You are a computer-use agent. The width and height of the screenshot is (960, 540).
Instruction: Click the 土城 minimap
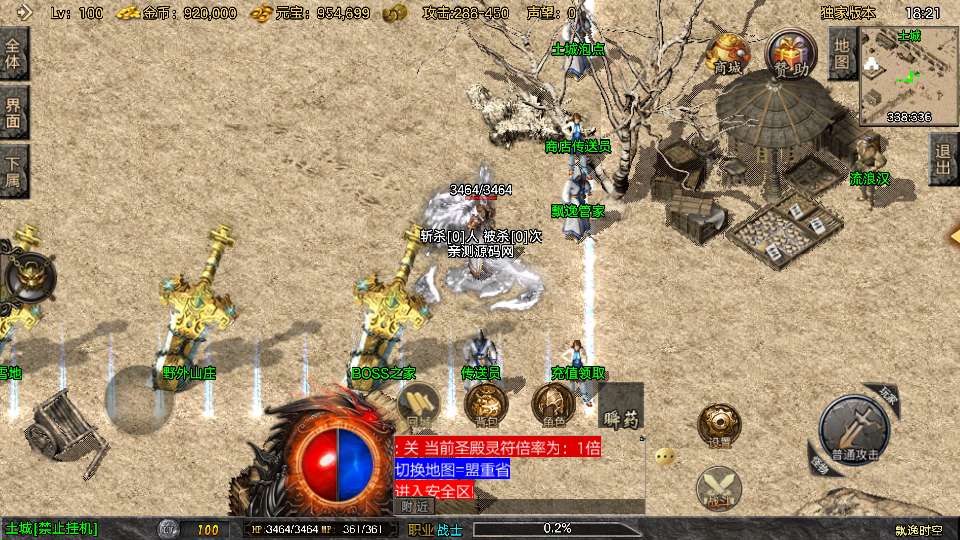(x=908, y=75)
